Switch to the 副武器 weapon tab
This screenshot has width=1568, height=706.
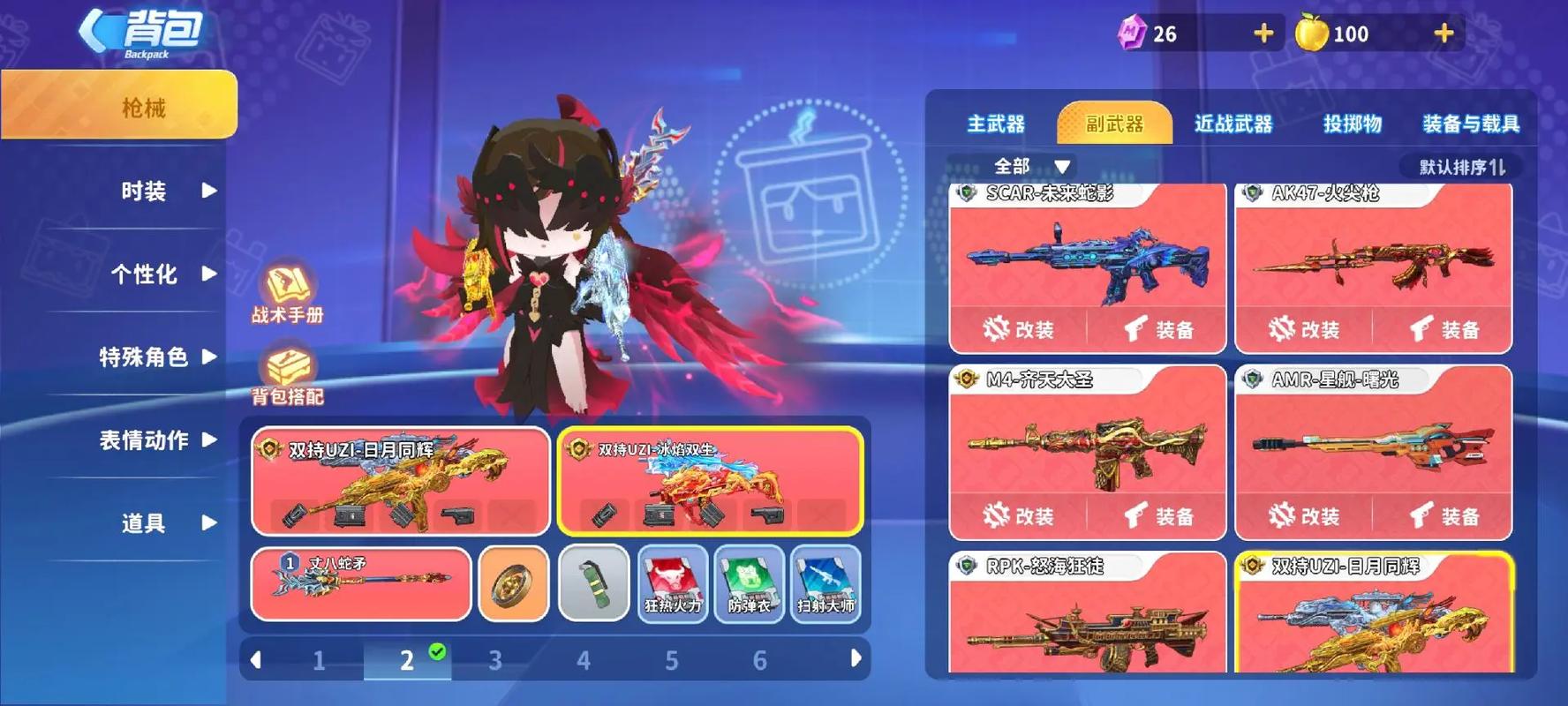(1114, 124)
